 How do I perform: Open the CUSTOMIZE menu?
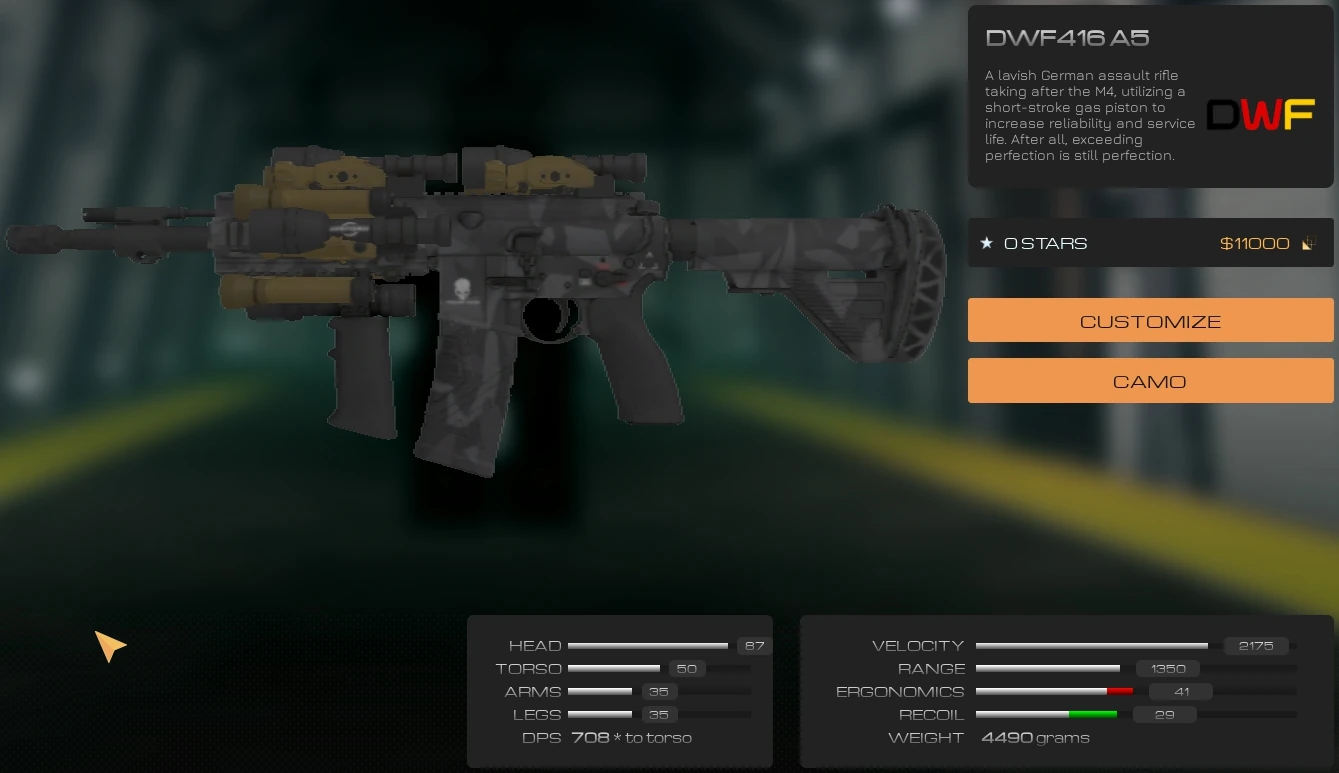[1149, 320]
